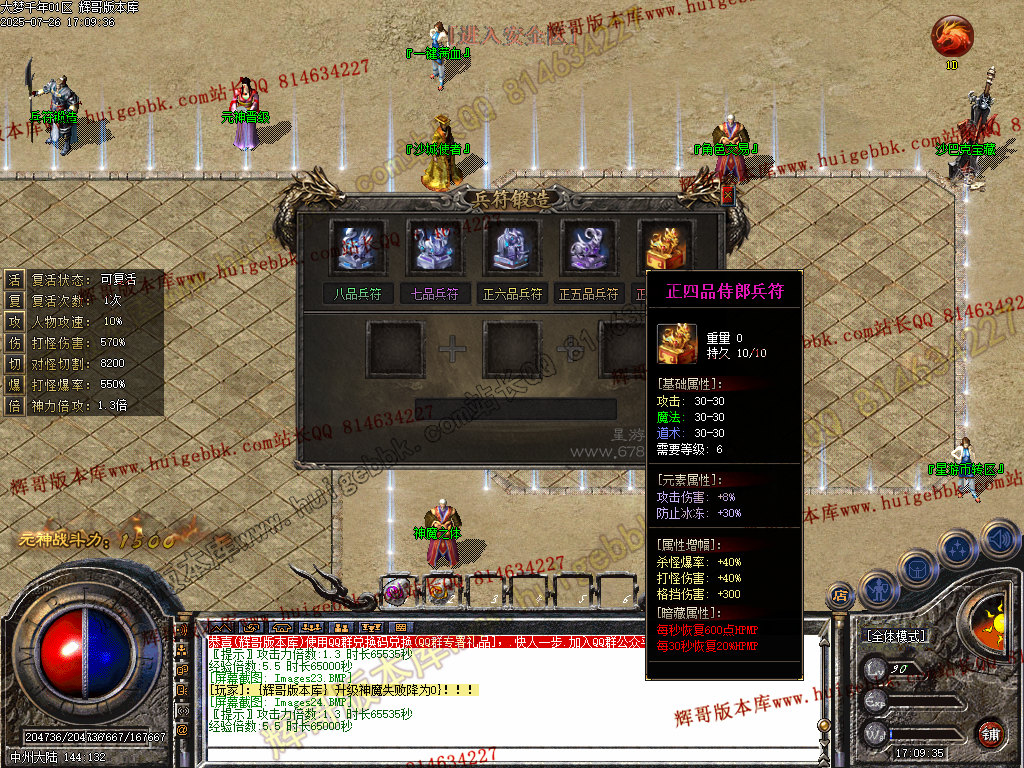Viewport: 1024px width, 768px height.
Task: Click the 八品兵符 item icon
Action: [359, 247]
